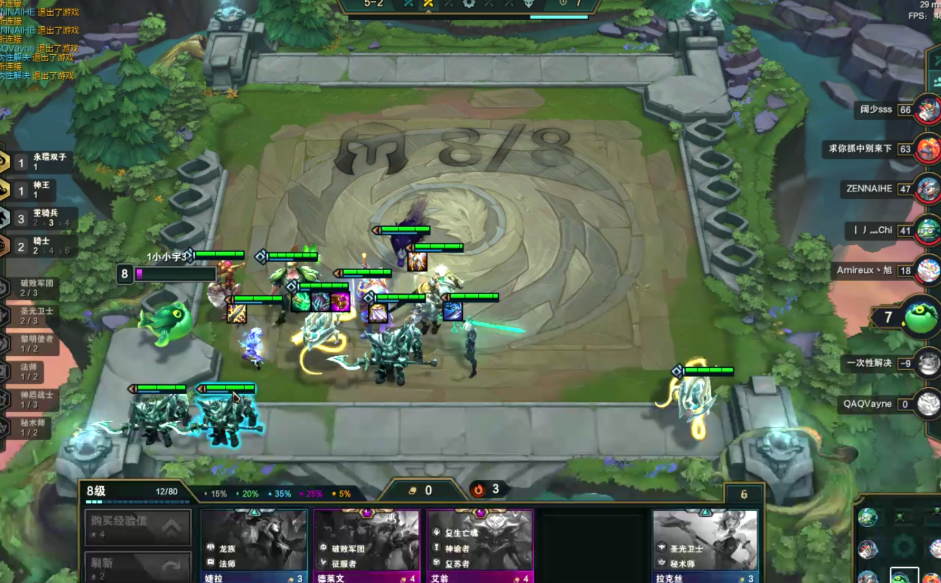View the 圣光卫士 trait entry

click(38, 316)
